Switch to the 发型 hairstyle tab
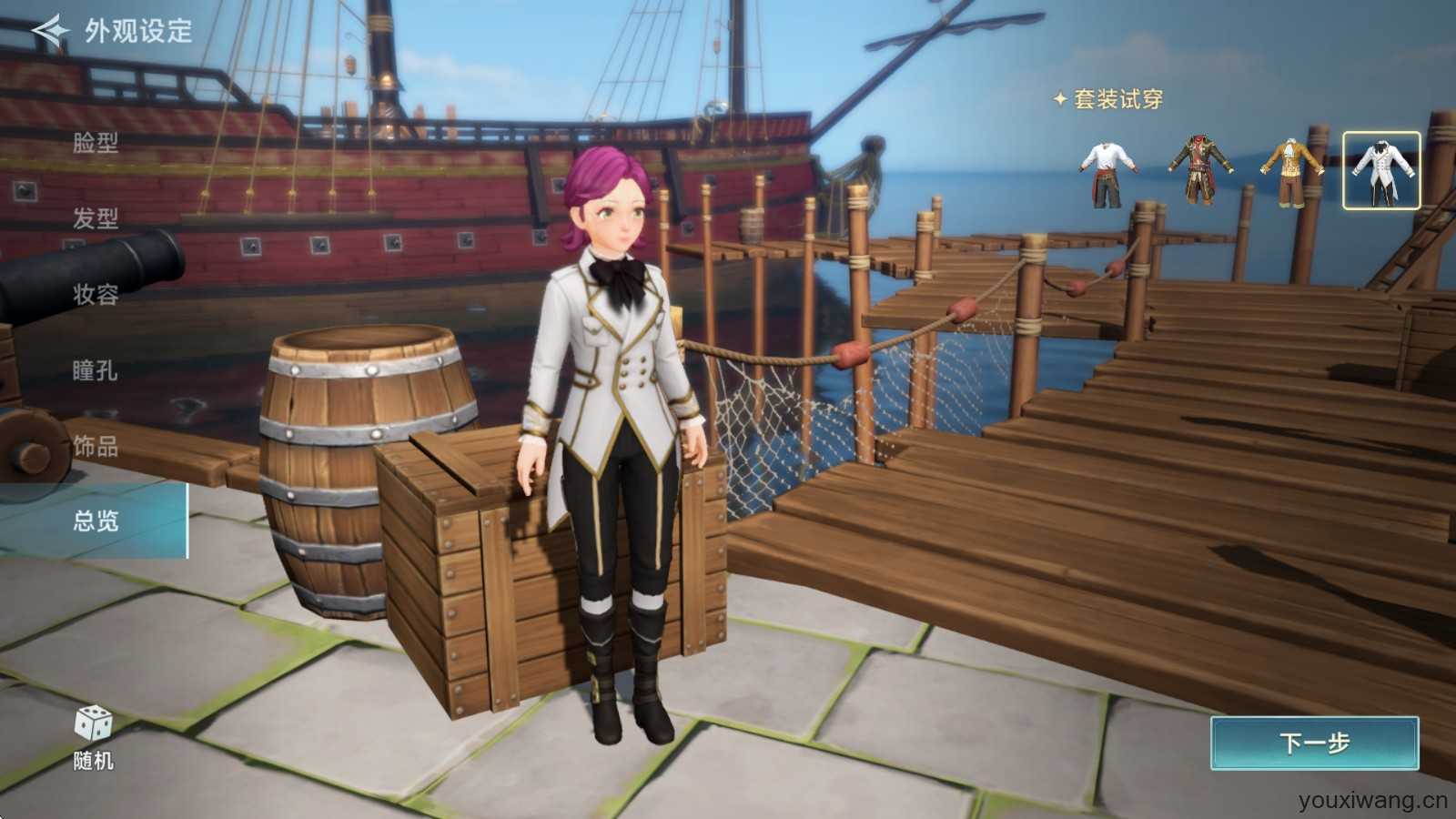Screen dimensions: 1456x819 point(96,218)
